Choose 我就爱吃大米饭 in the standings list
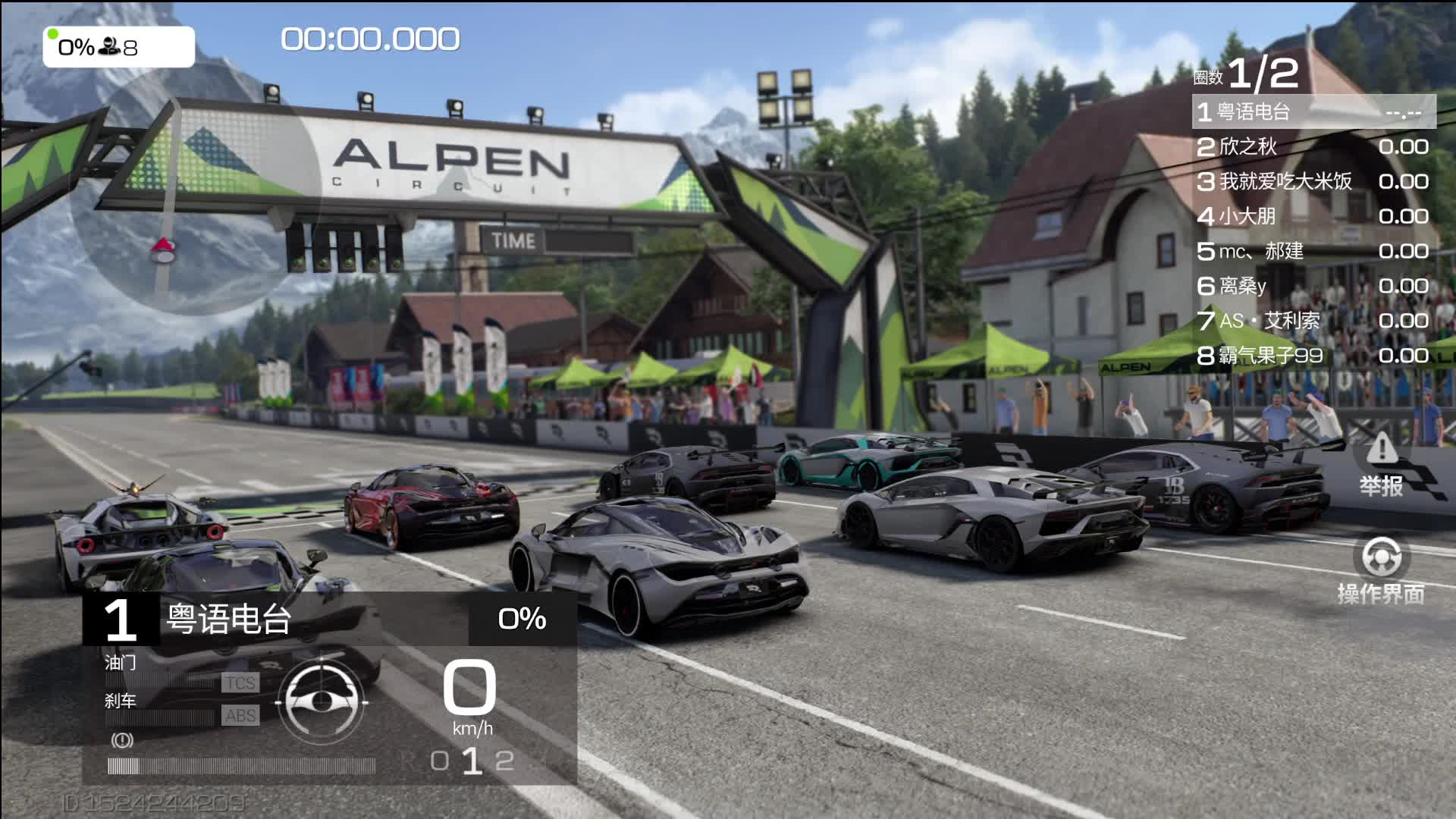Image resolution: width=1456 pixels, height=819 pixels. coord(1312,181)
